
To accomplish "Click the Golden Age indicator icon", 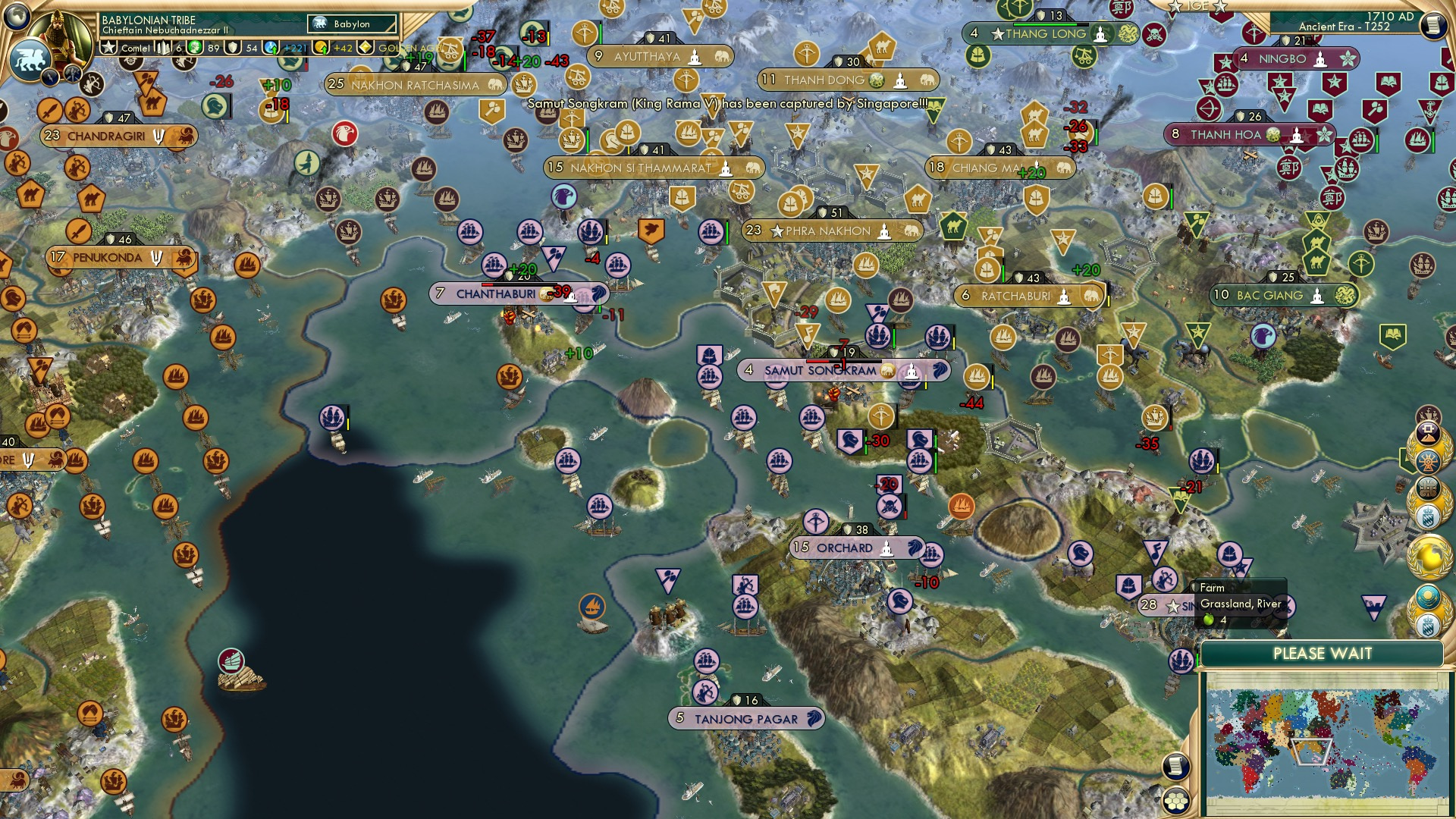I will pyautogui.click(x=366, y=49).
